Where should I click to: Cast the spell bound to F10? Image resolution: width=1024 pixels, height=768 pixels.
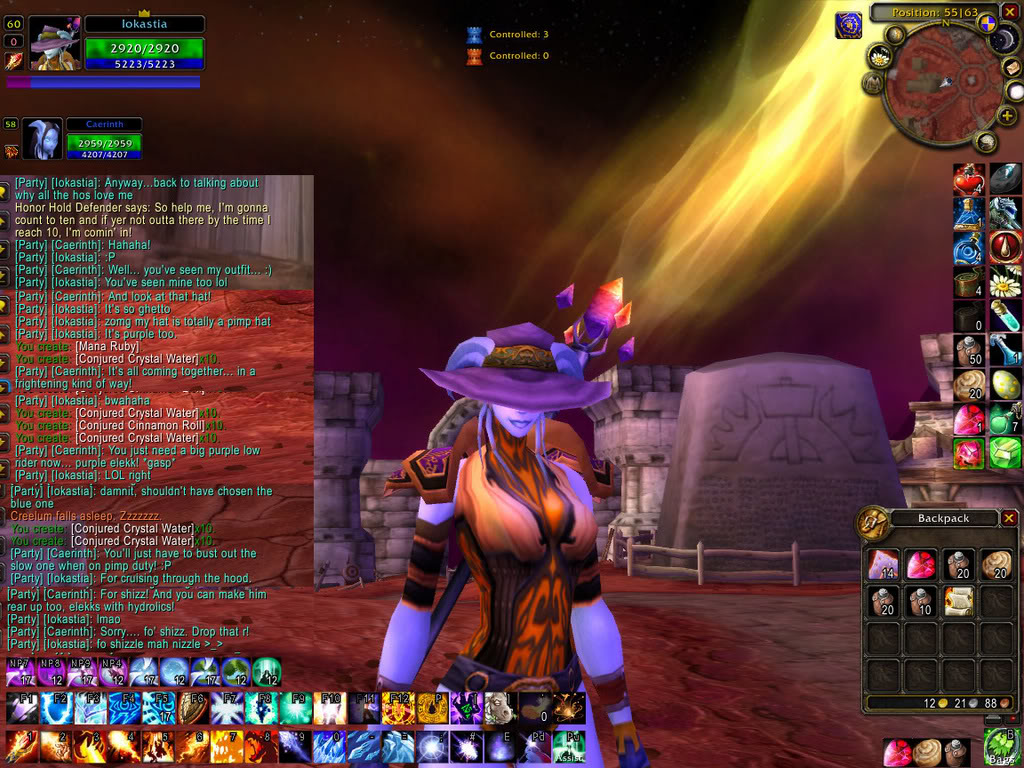coord(329,709)
